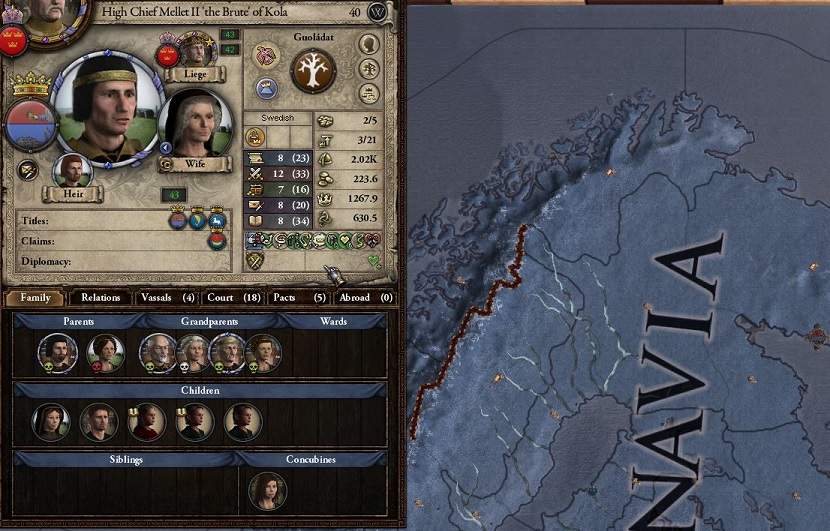Image resolution: width=830 pixels, height=531 pixels.
Task: Show the Vassals tab
Action: pyautogui.click(x=167, y=297)
